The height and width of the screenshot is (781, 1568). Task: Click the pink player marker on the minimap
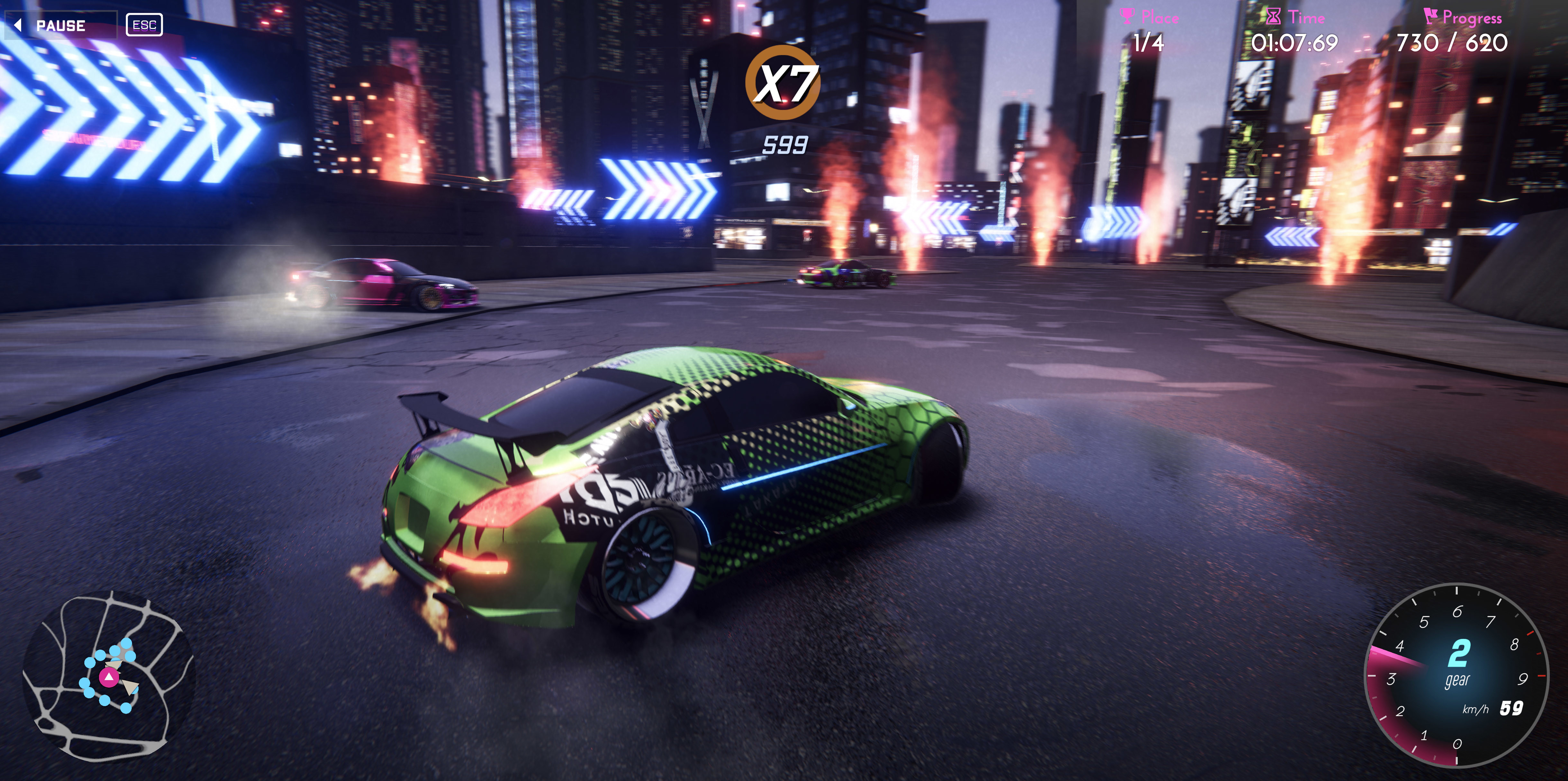pos(110,677)
